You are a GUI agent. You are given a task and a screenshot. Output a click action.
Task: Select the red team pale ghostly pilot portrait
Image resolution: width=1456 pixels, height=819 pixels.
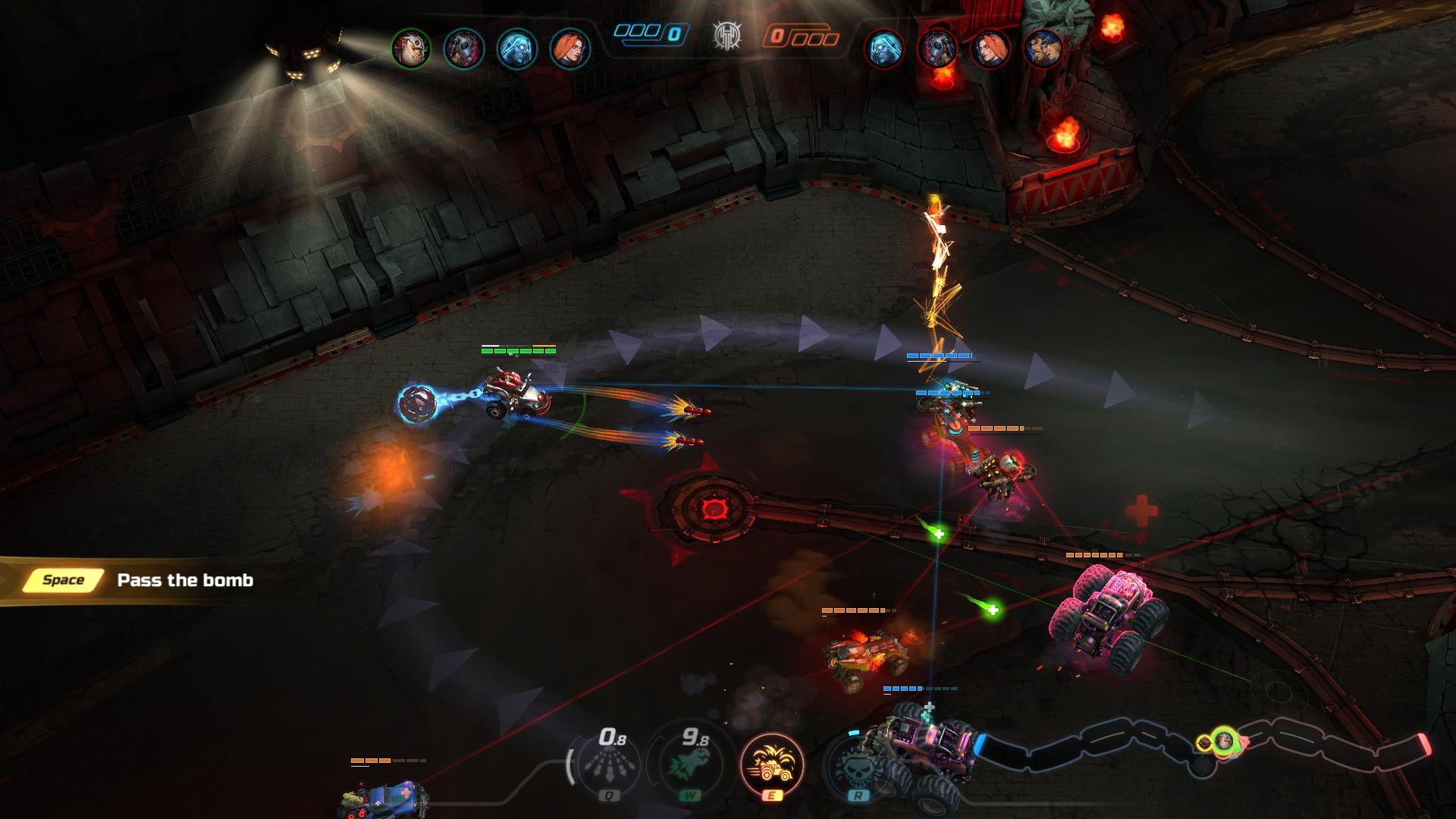click(884, 49)
